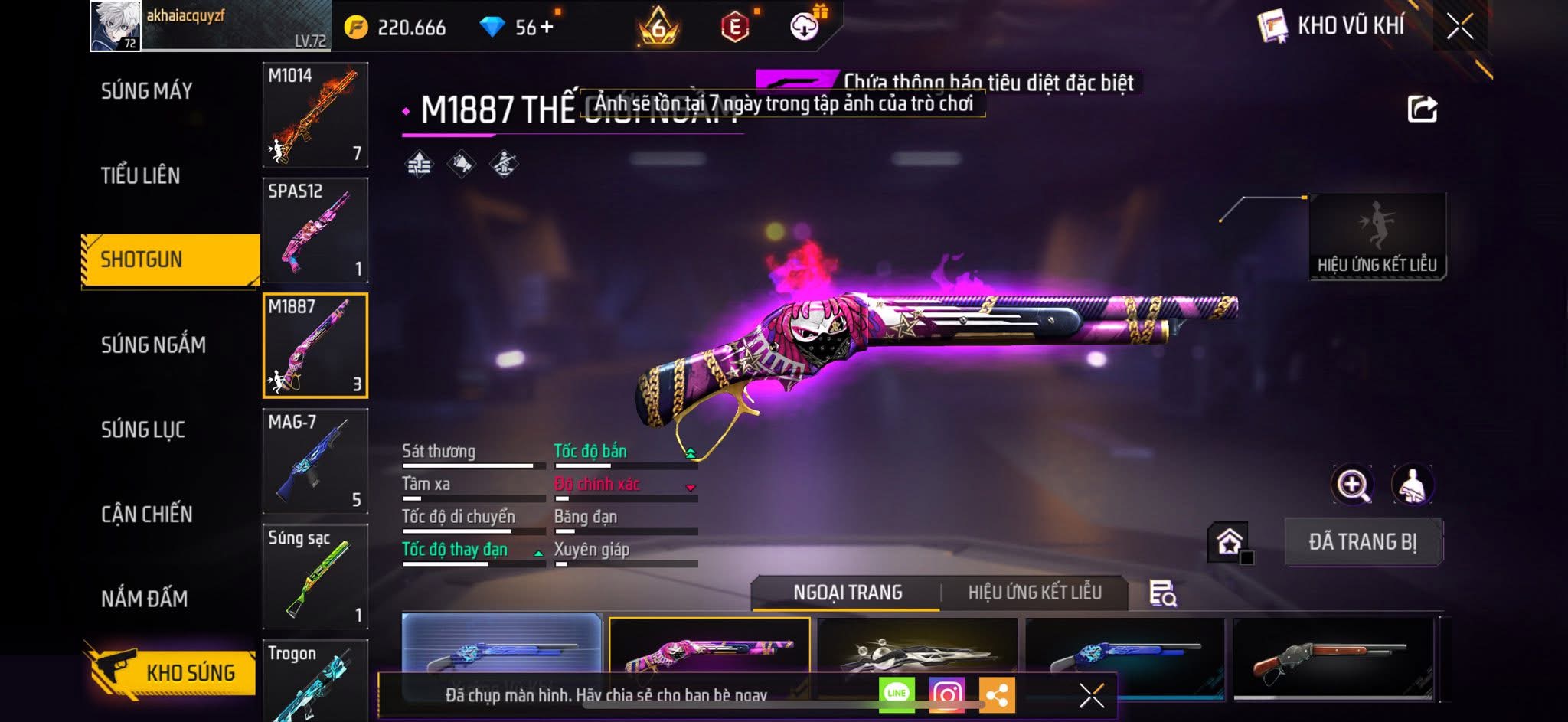This screenshot has height=722, width=1568.
Task: Zoom in with the magnifier icon
Action: click(x=1352, y=485)
